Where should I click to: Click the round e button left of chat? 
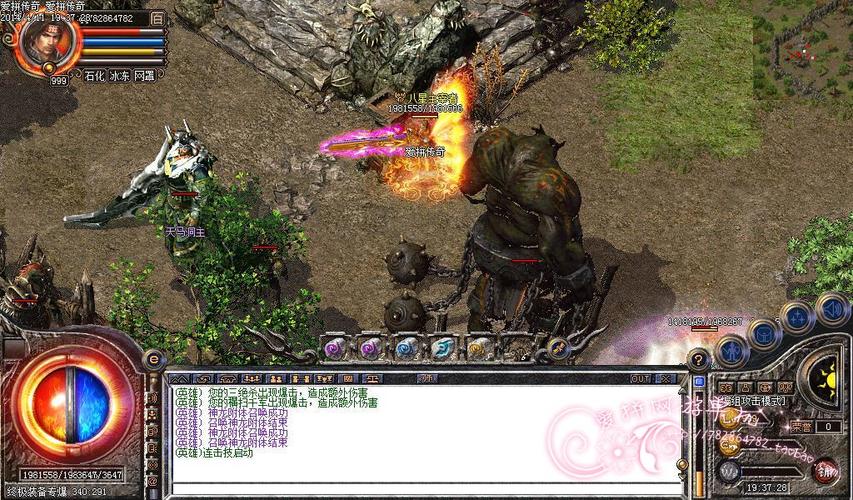[x=154, y=359]
